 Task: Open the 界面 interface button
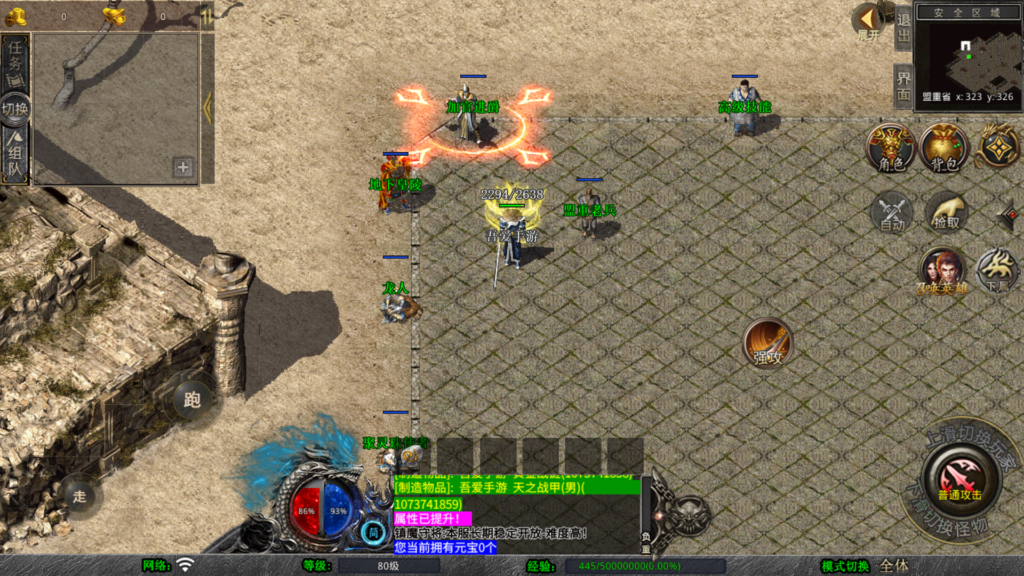pos(903,87)
